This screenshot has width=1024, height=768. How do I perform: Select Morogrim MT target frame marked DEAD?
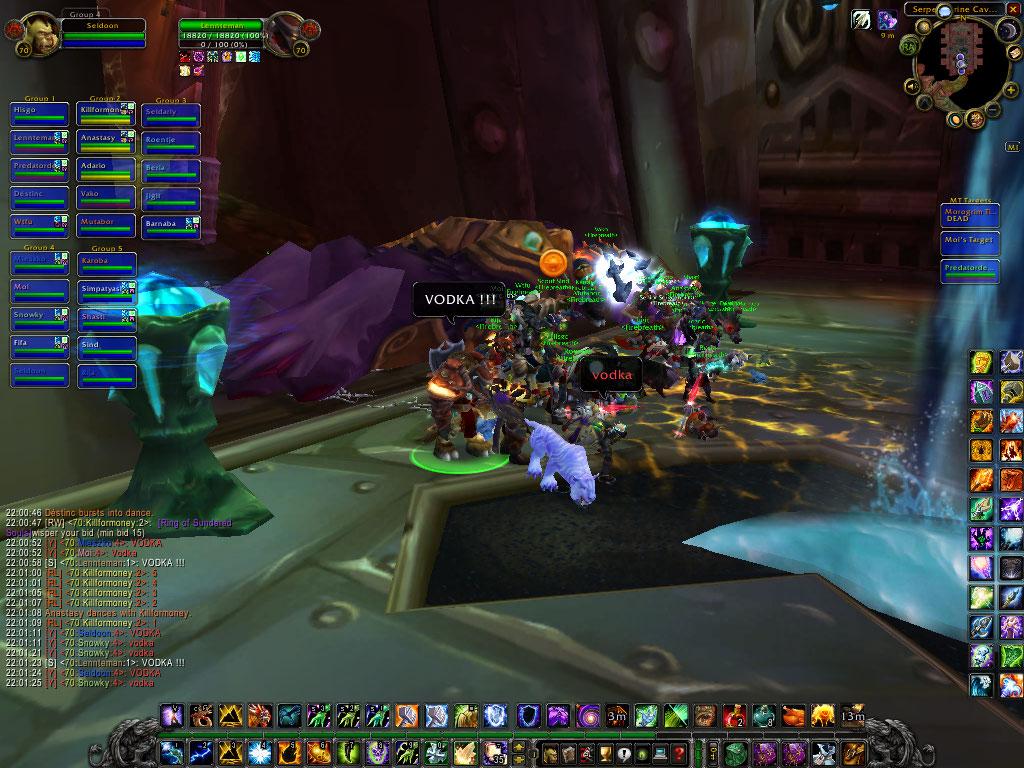tap(969, 216)
